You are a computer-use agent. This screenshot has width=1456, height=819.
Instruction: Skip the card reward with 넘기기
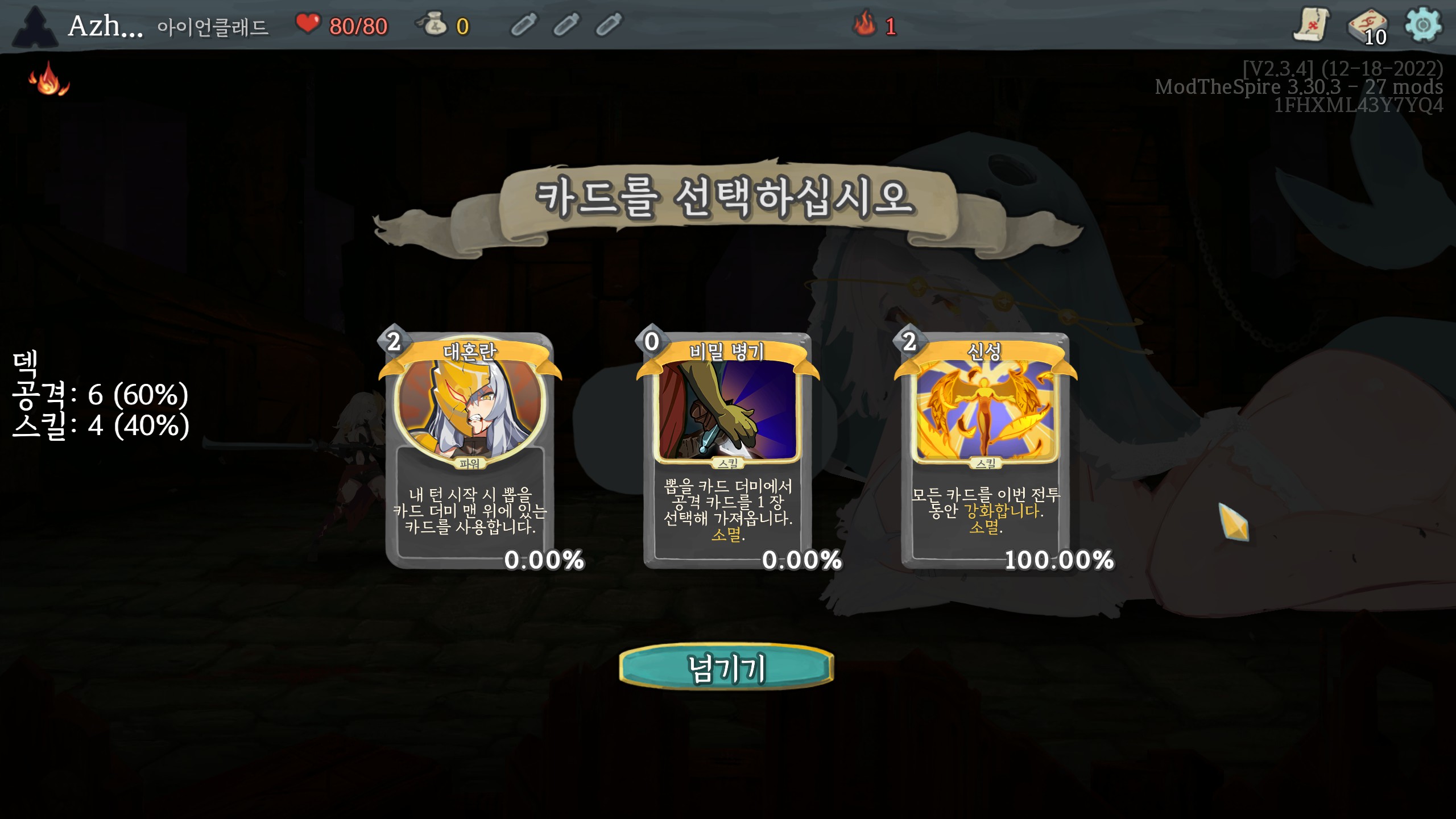[726, 667]
